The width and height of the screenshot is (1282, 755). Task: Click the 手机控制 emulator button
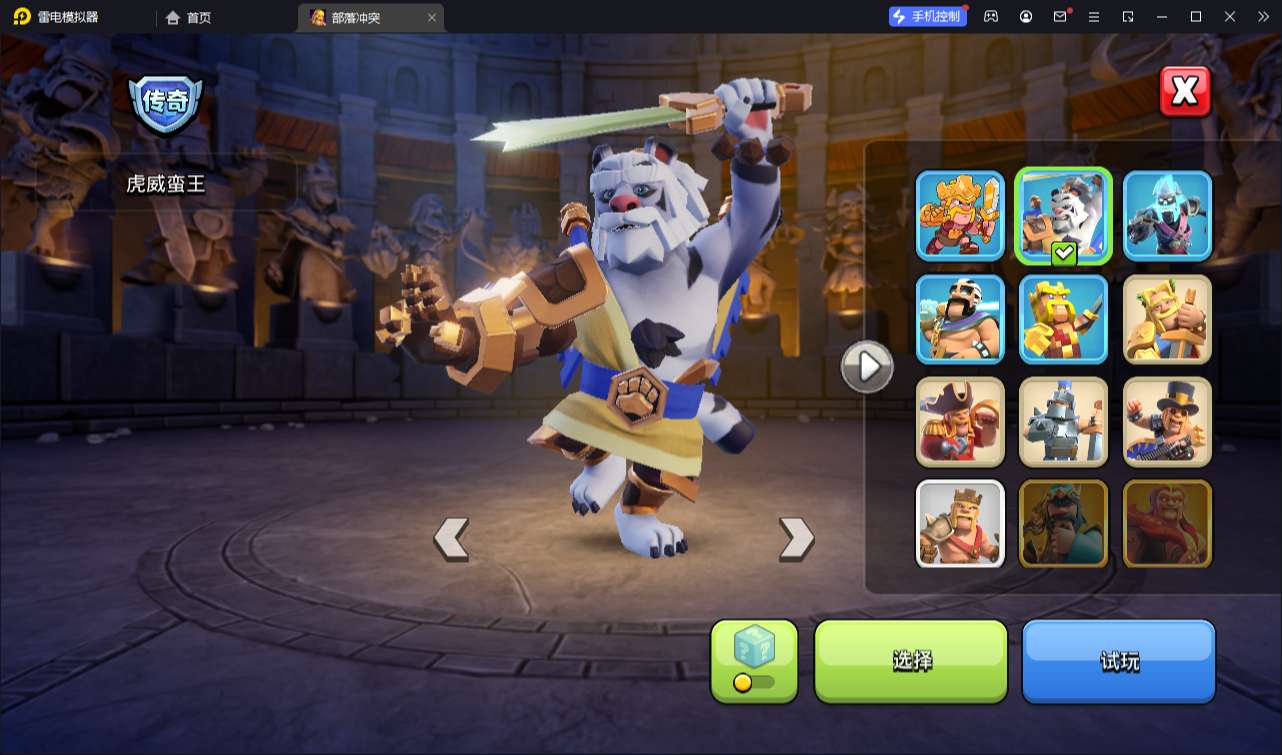pos(927,16)
